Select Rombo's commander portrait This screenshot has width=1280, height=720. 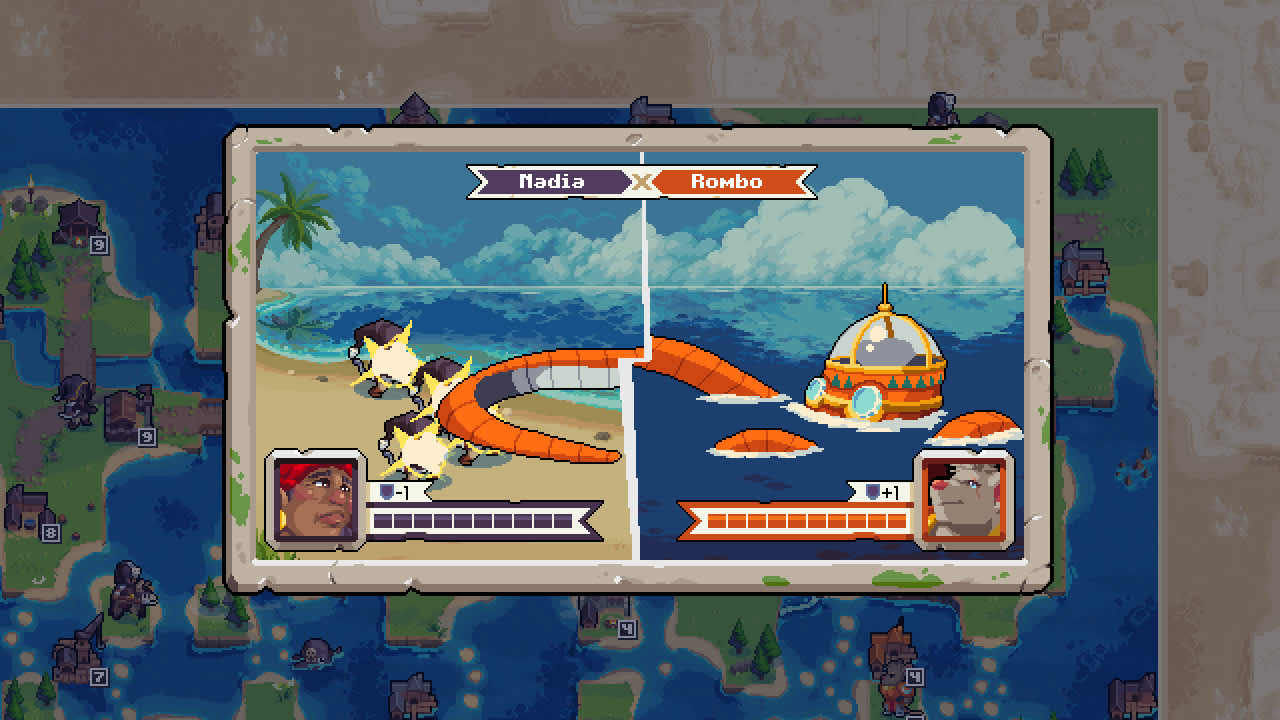coord(962,504)
